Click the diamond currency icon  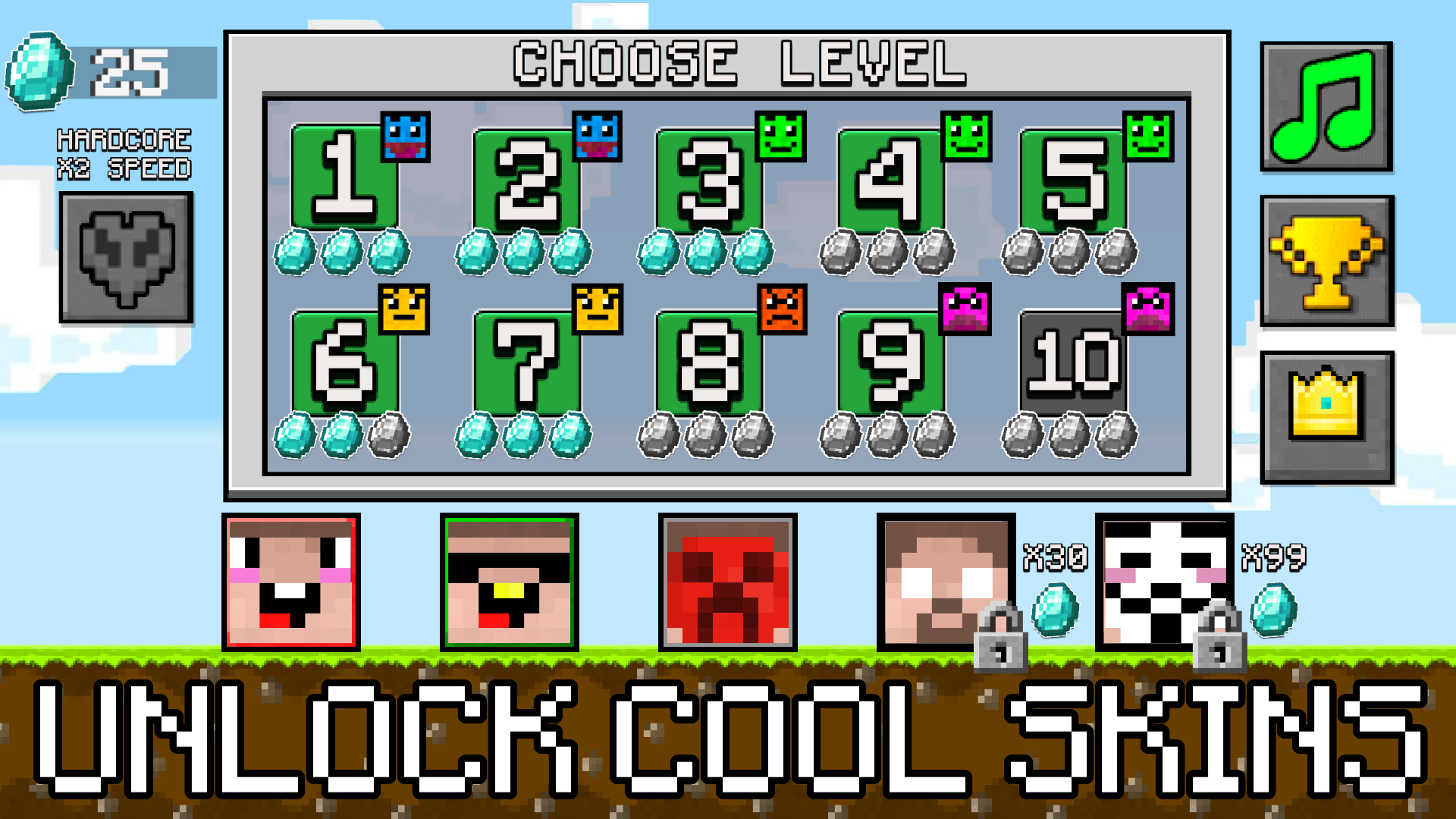[39, 72]
